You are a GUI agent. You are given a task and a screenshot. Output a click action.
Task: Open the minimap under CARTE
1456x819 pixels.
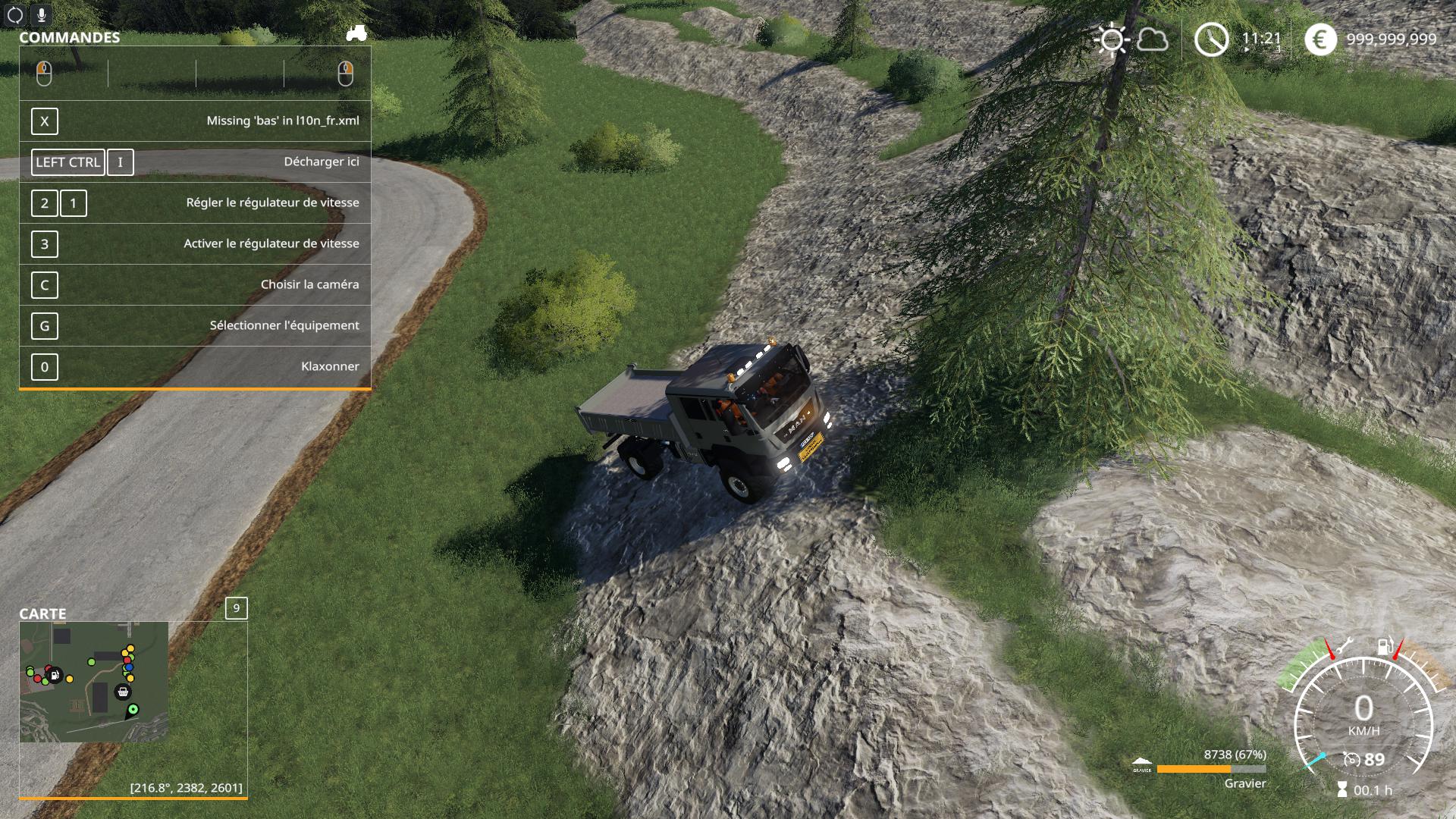point(94,682)
